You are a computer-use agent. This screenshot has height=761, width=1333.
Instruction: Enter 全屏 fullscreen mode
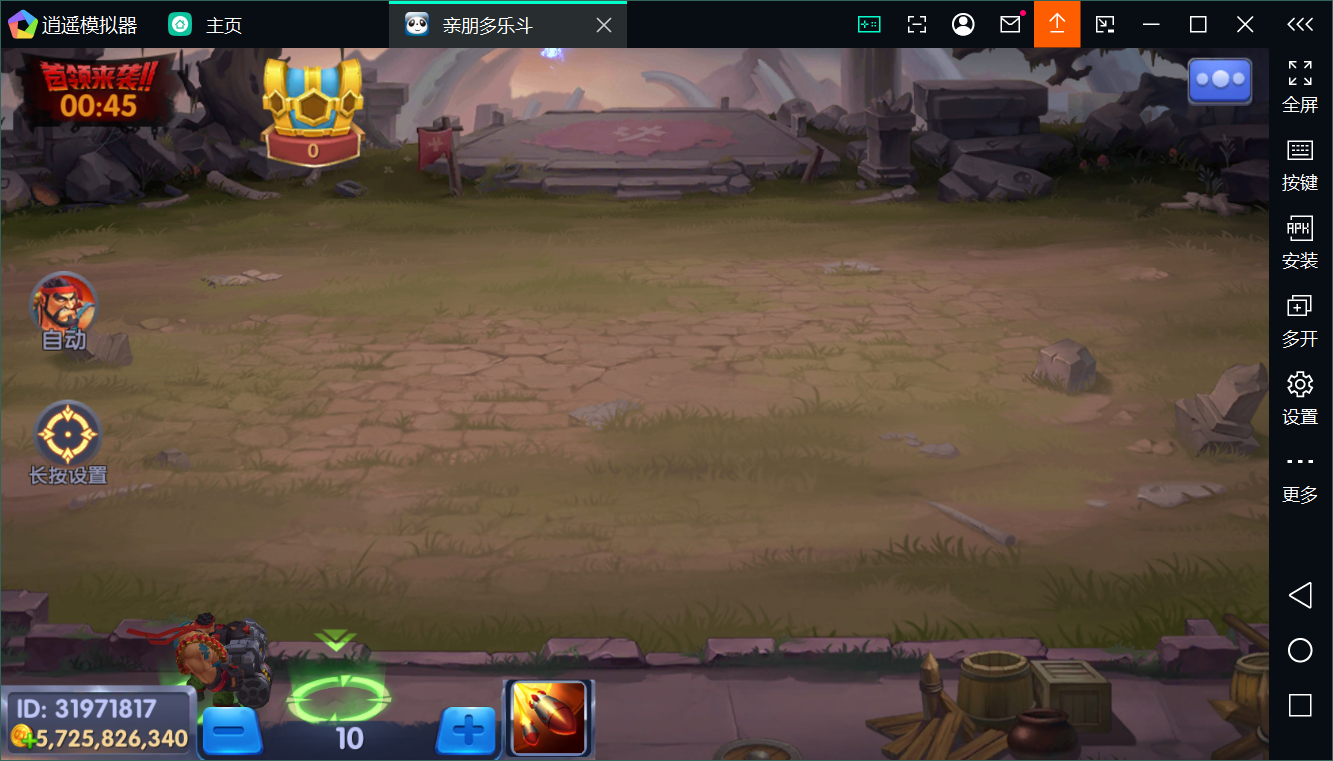click(1299, 85)
